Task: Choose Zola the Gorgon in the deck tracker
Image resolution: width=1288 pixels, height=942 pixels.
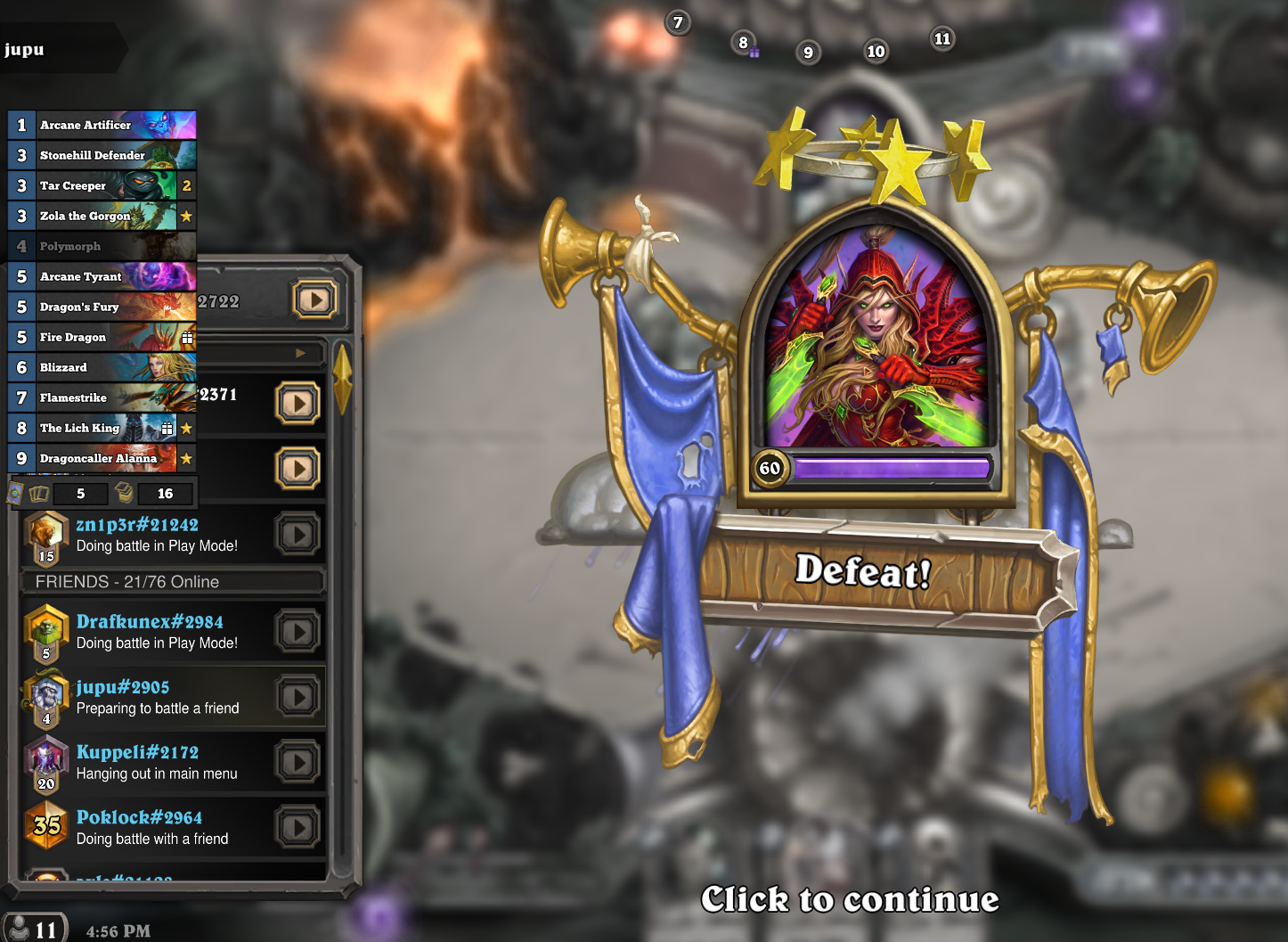Action: 102,216
